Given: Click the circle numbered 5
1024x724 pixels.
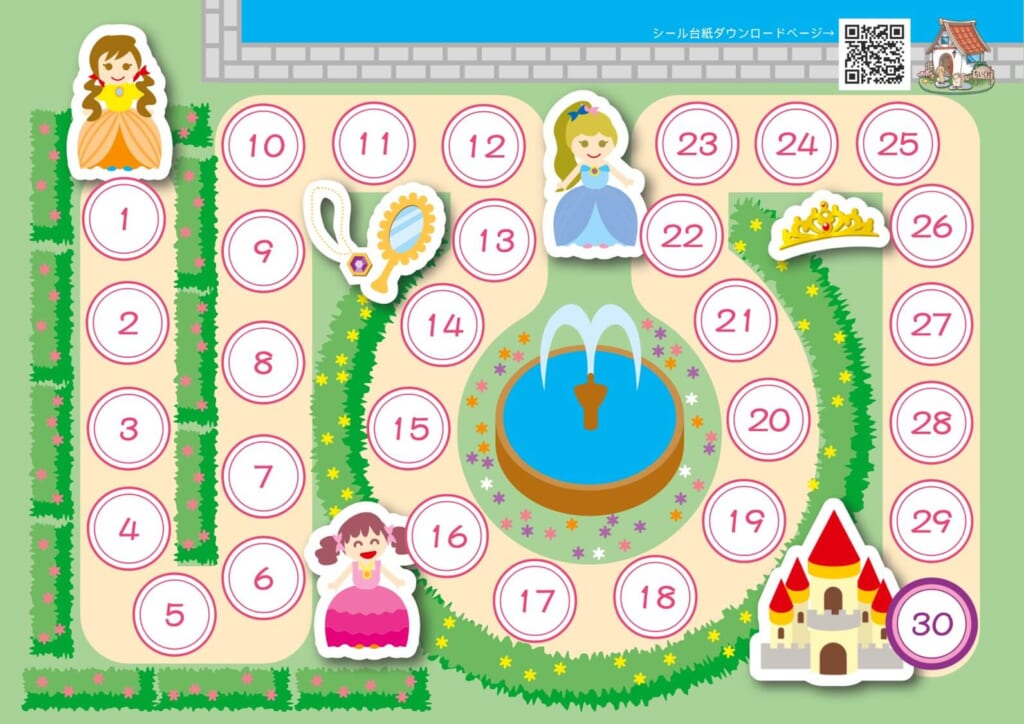Looking at the screenshot, I should pos(175,614).
